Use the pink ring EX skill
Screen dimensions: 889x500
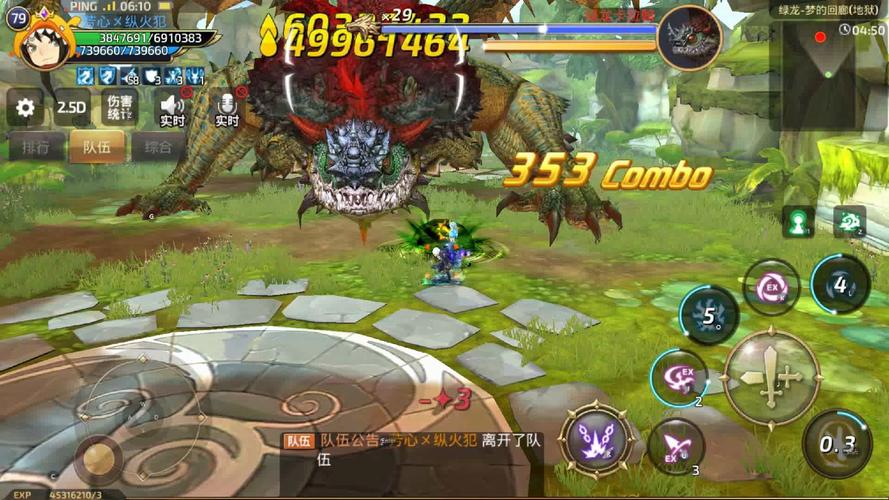[771, 287]
